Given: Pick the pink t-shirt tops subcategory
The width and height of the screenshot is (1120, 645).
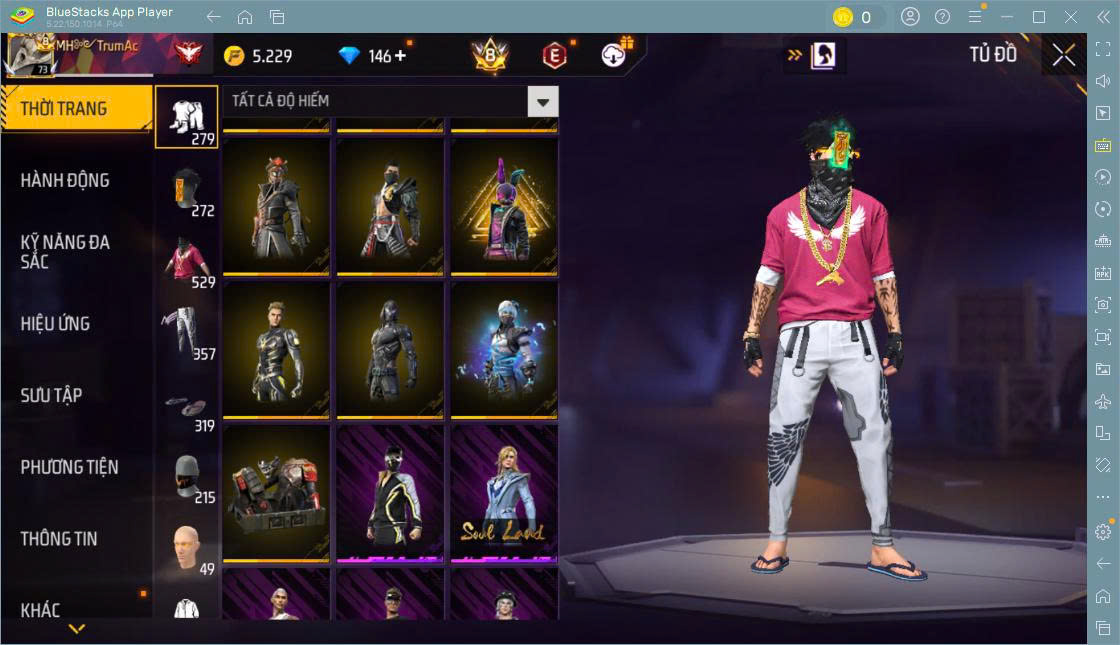Looking at the screenshot, I should pyautogui.click(x=186, y=261).
